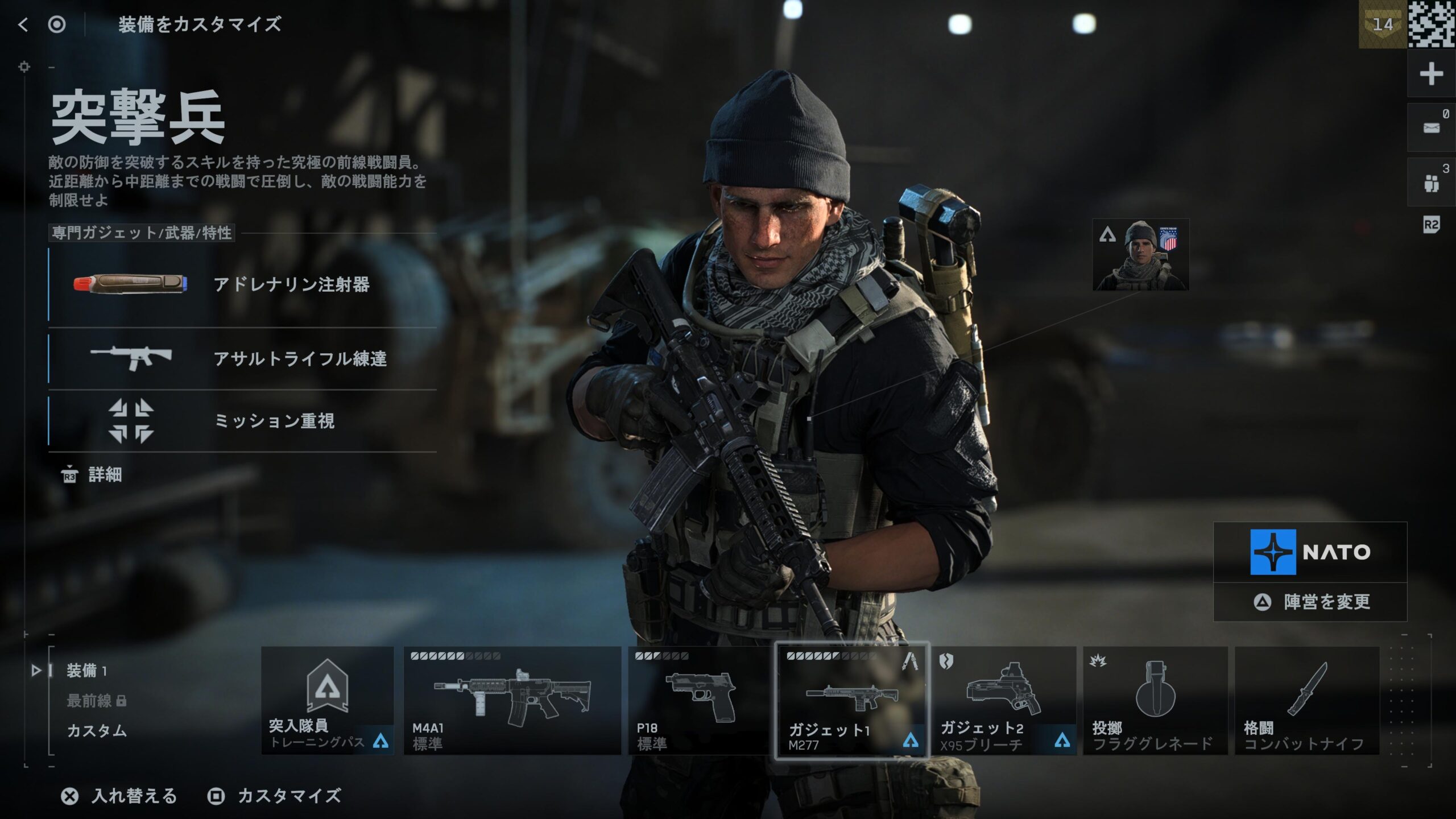This screenshot has width=1456, height=819.
Task: Select the アサルトライフル練達 weapon trait row
Action: (242, 358)
